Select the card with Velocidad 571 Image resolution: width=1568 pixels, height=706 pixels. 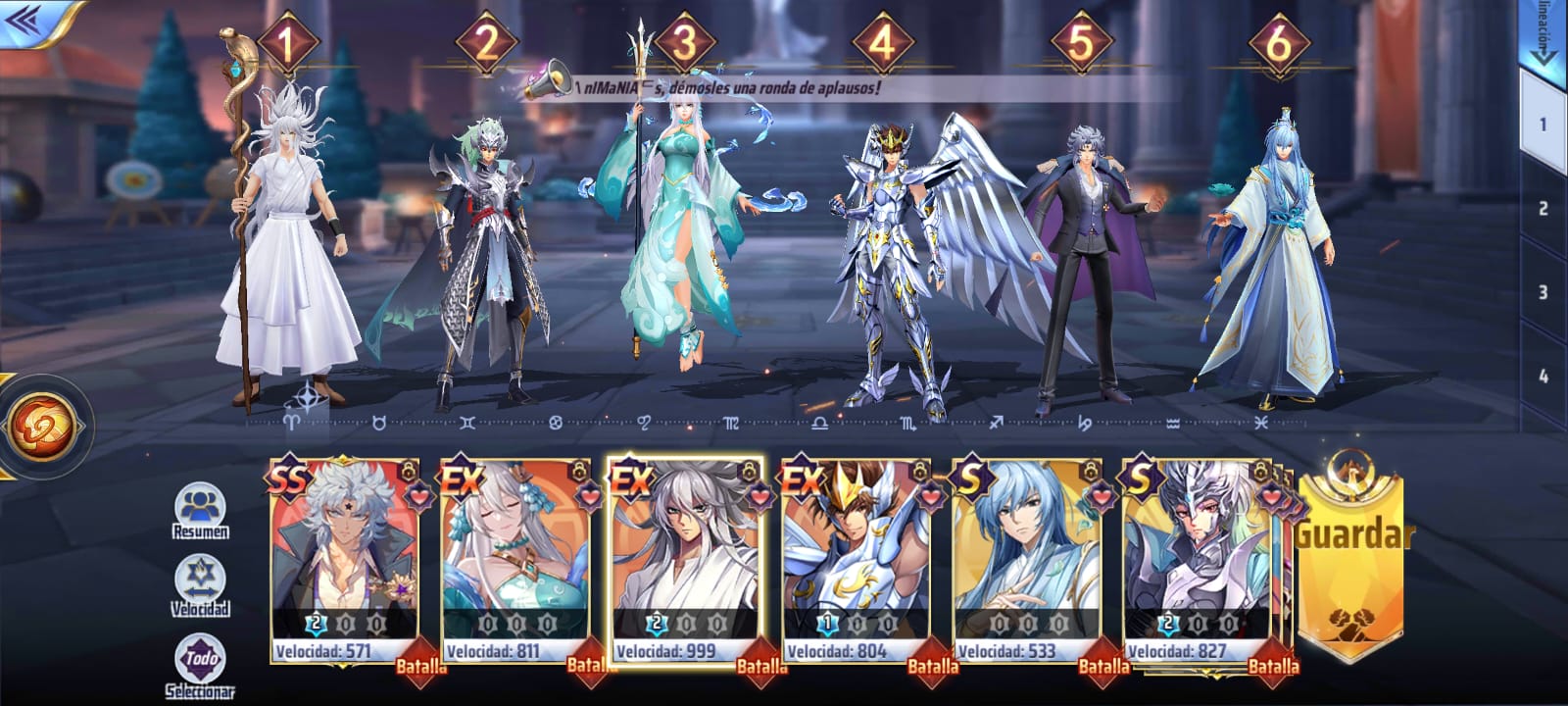pos(345,559)
